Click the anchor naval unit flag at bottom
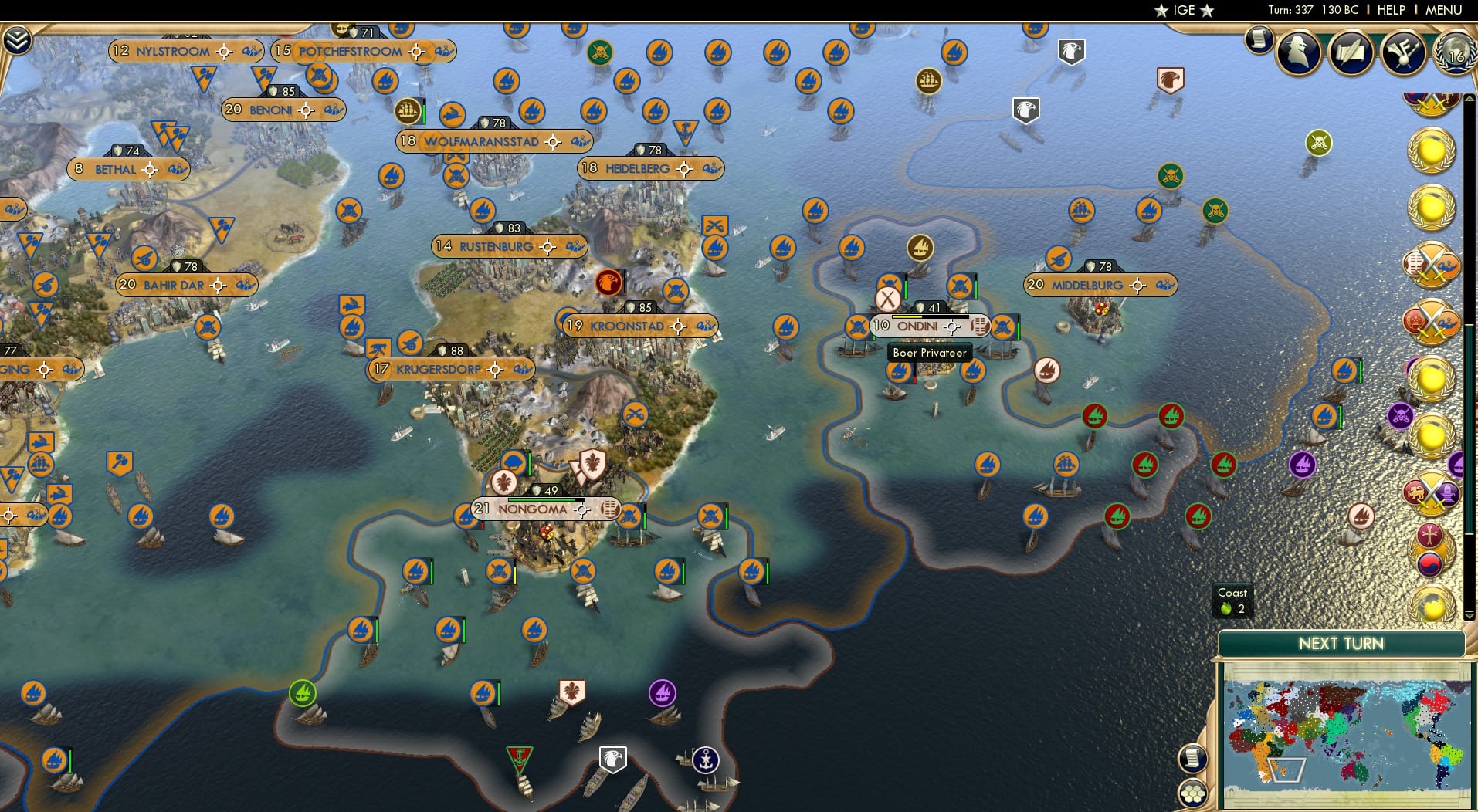The width and height of the screenshot is (1478, 812). [706, 759]
